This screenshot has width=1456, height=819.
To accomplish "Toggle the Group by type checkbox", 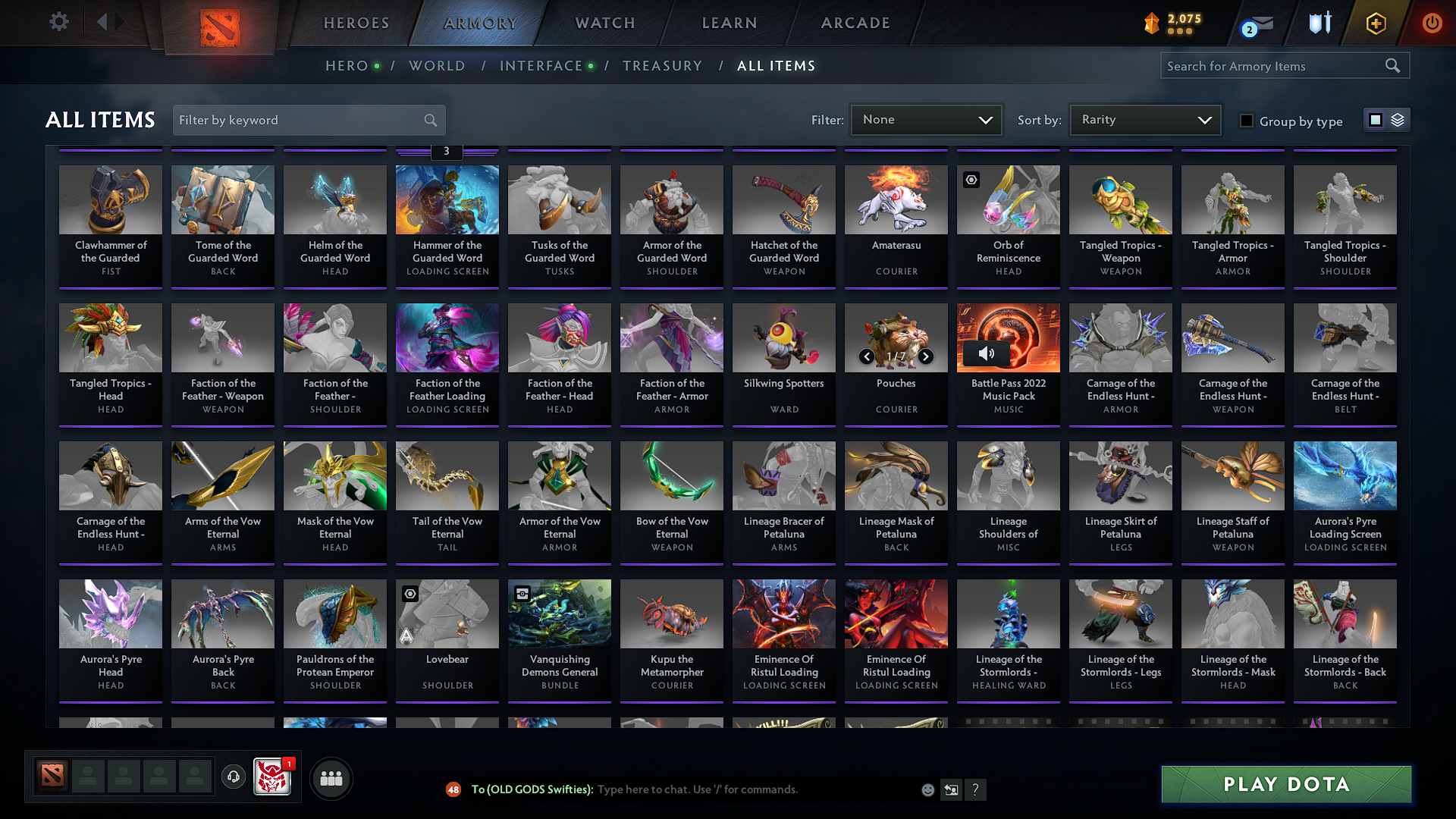I will 1247,121.
